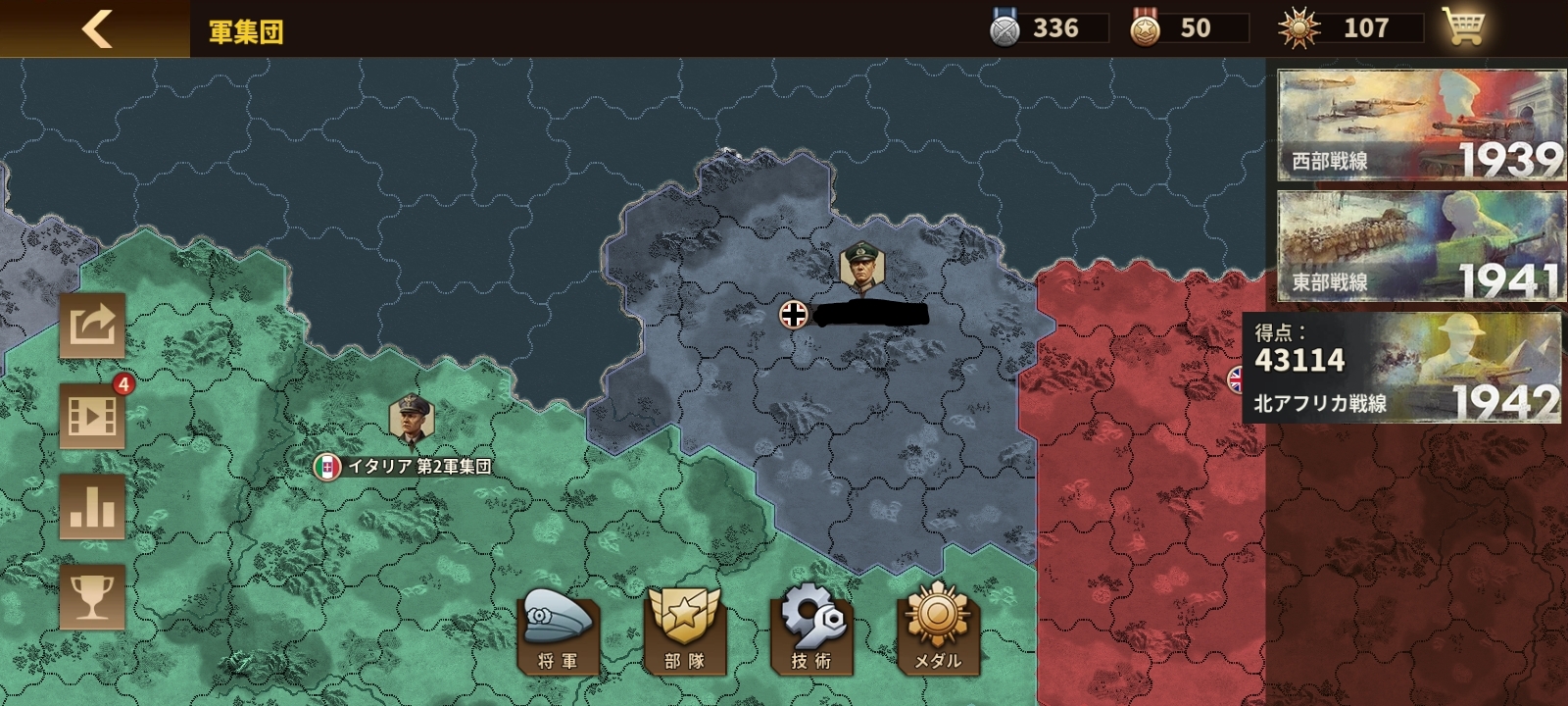The image size is (1568, 706).
Task: Open the 技術 technology menu
Action: coord(811,631)
